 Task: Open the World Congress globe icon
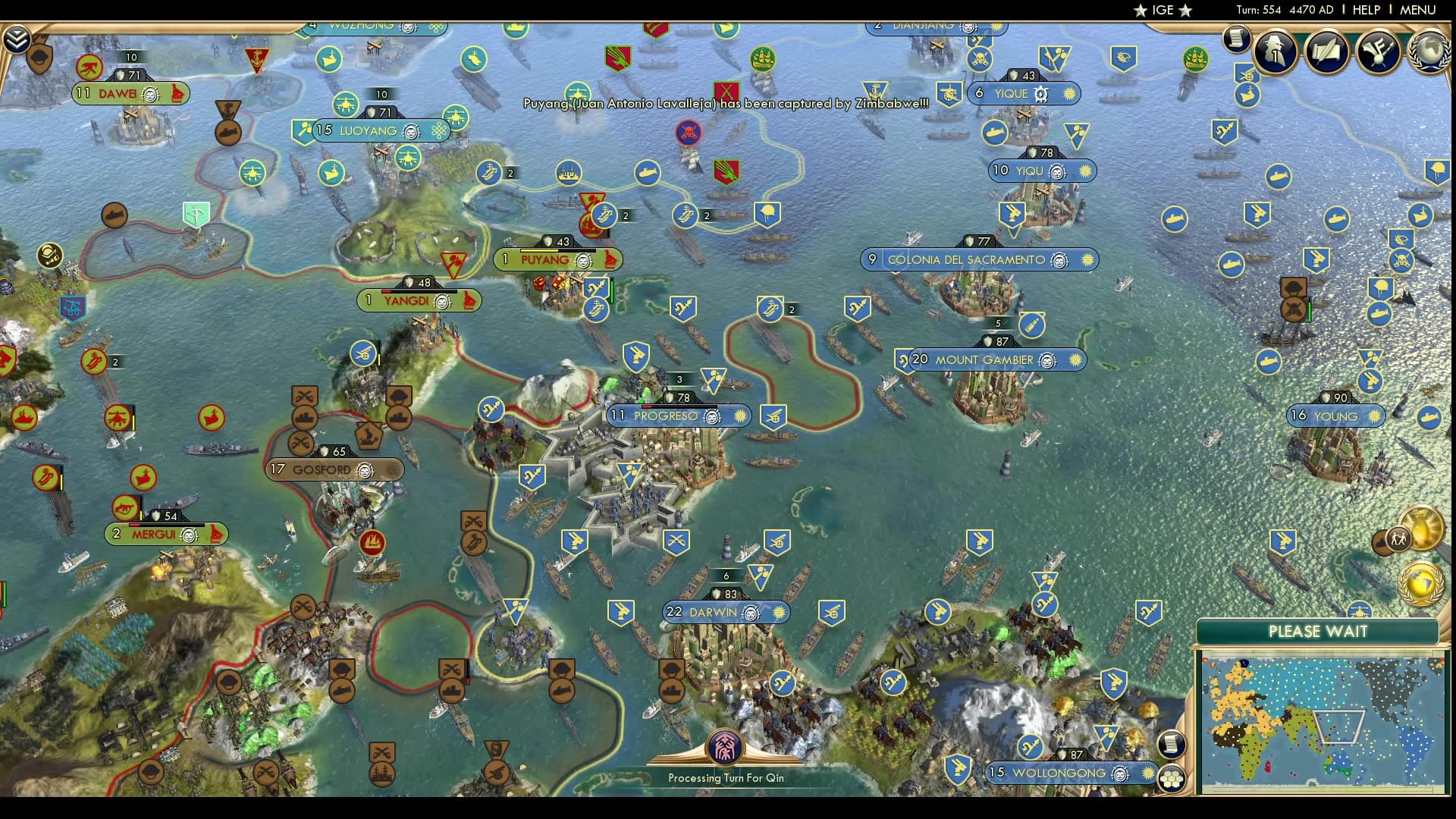pos(1429,52)
